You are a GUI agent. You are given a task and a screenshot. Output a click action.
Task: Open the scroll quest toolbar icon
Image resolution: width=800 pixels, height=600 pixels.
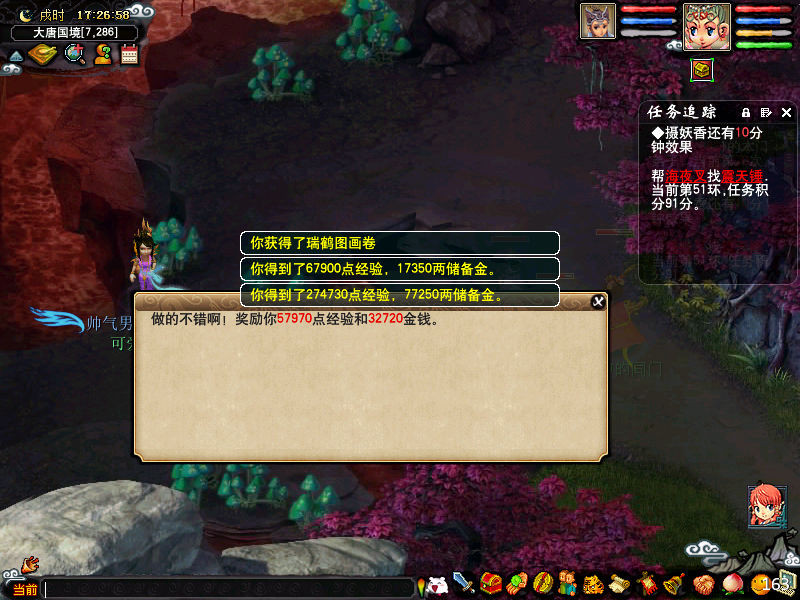point(619,583)
